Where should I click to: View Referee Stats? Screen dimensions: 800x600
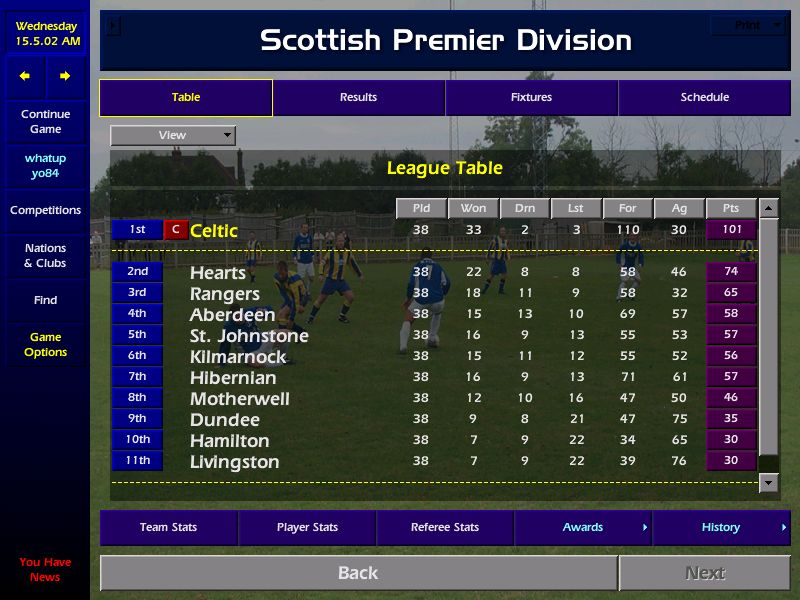(x=445, y=527)
